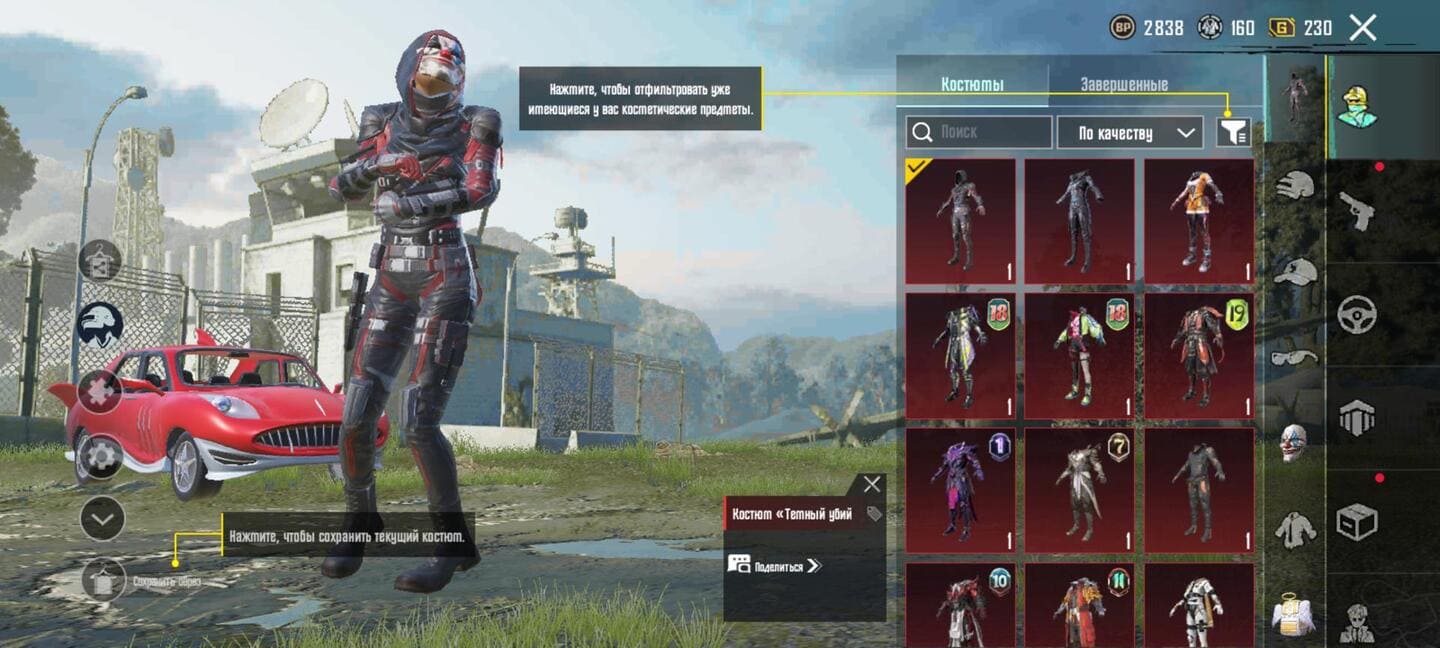Choose the purple costume with badge 1
The width and height of the screenshot is (1440, 648).
960,491
